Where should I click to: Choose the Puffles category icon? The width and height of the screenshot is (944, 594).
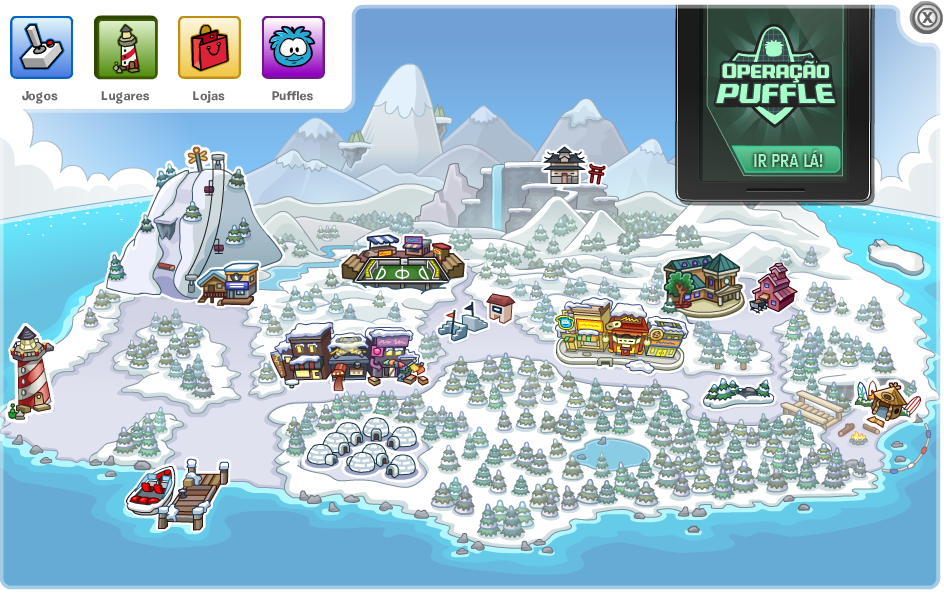293,48
